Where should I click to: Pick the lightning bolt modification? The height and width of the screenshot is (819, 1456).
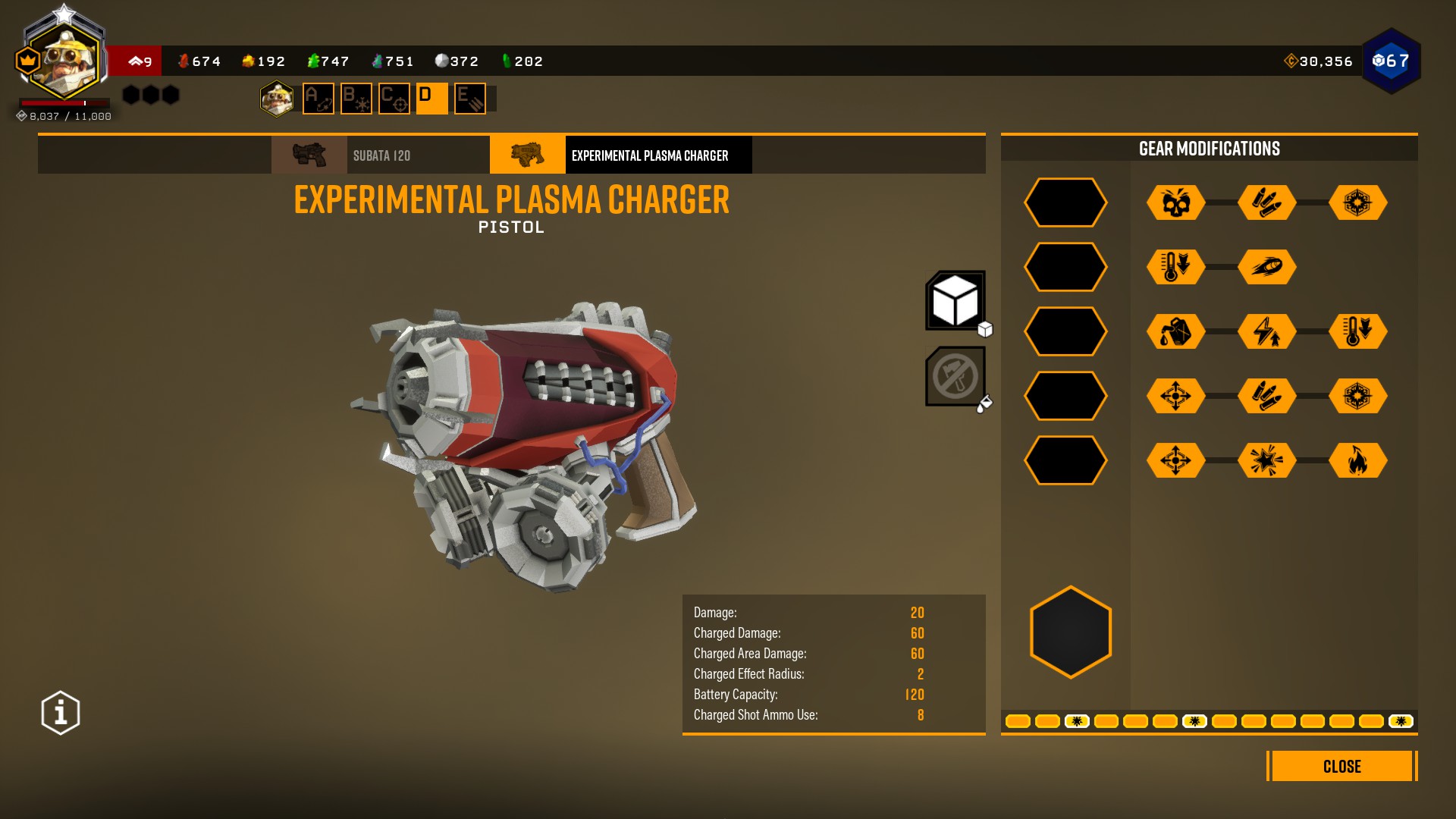1267,331
